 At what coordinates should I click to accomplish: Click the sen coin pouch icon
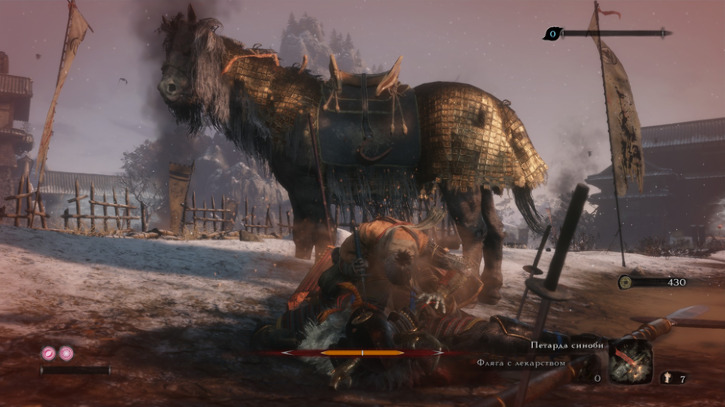[626, 282]
